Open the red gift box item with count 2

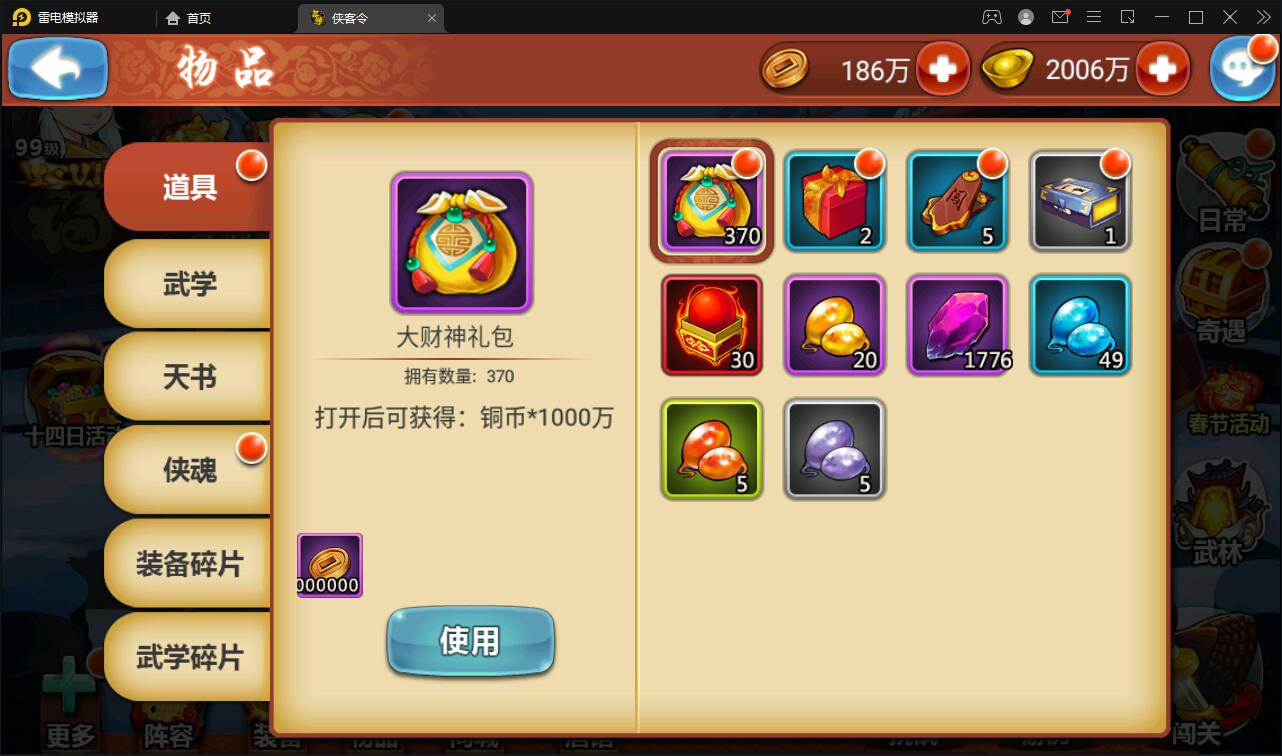834,202
